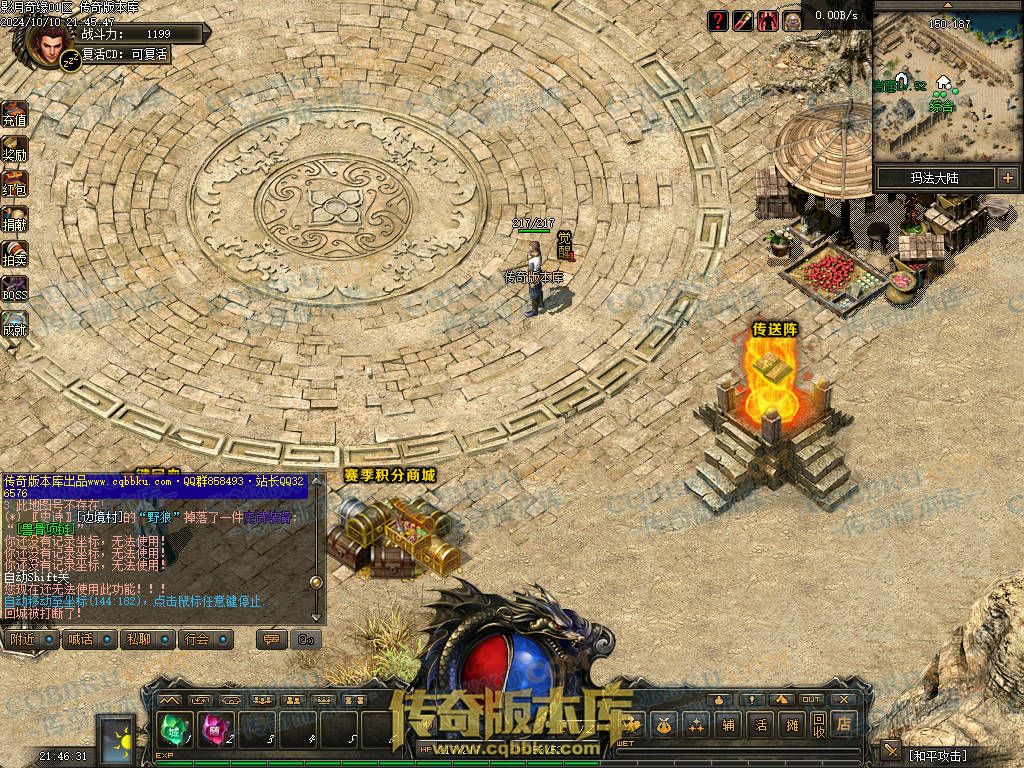Open the 店 shop button
This screenshot has height=768, width=1024.
click(846, 725)
